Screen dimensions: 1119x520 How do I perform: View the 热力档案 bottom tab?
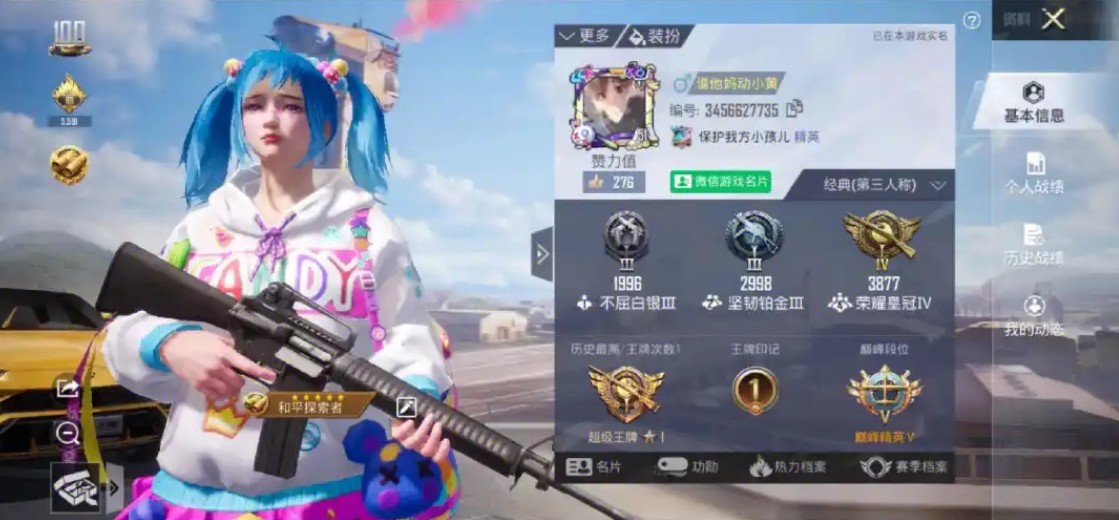pyautogui.click(x=787, y=466)
